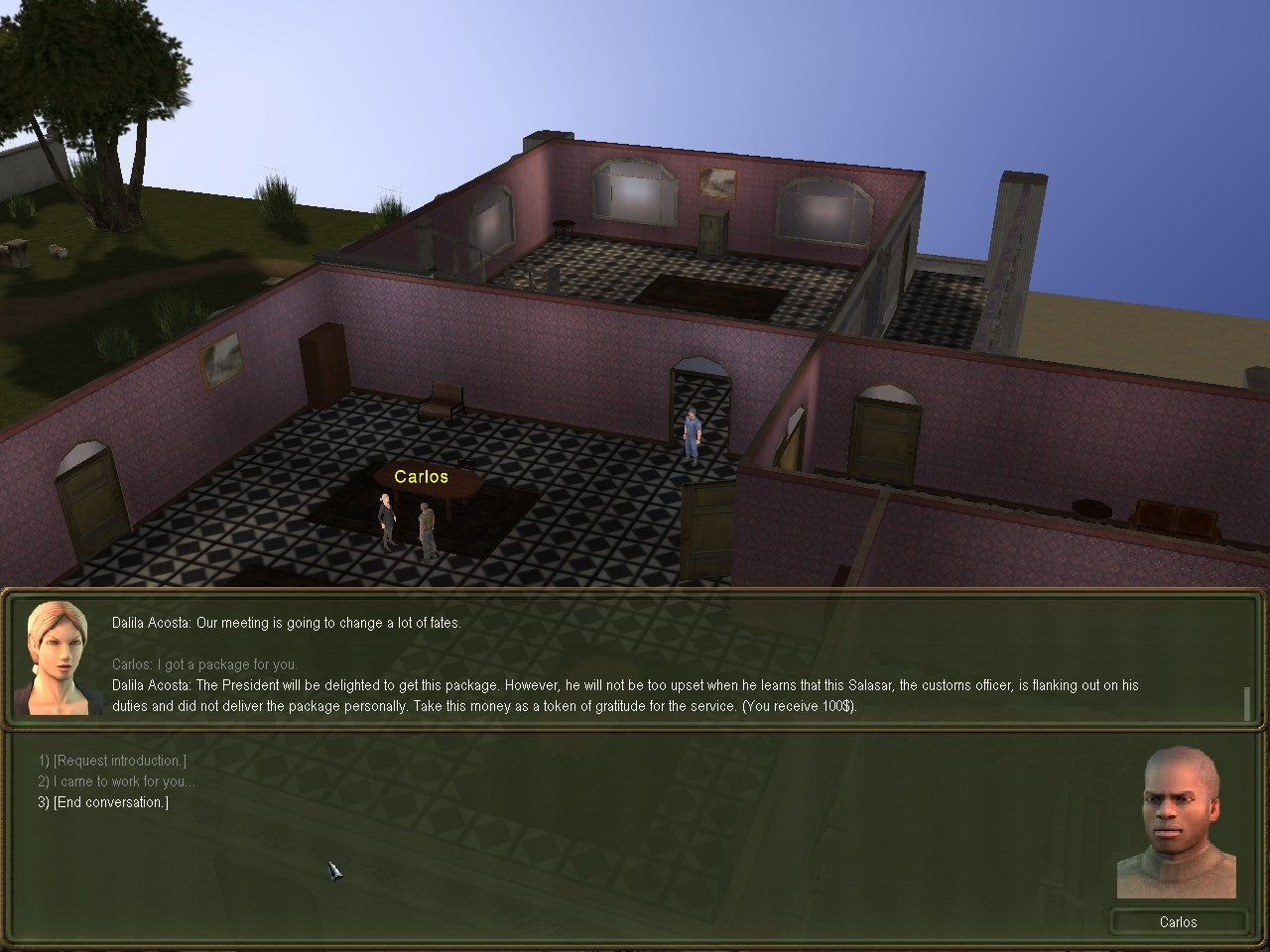The image size is (1270, 952).
Task: Click the Carlos nameplate under his portrait
Action: pos(1179,922)
